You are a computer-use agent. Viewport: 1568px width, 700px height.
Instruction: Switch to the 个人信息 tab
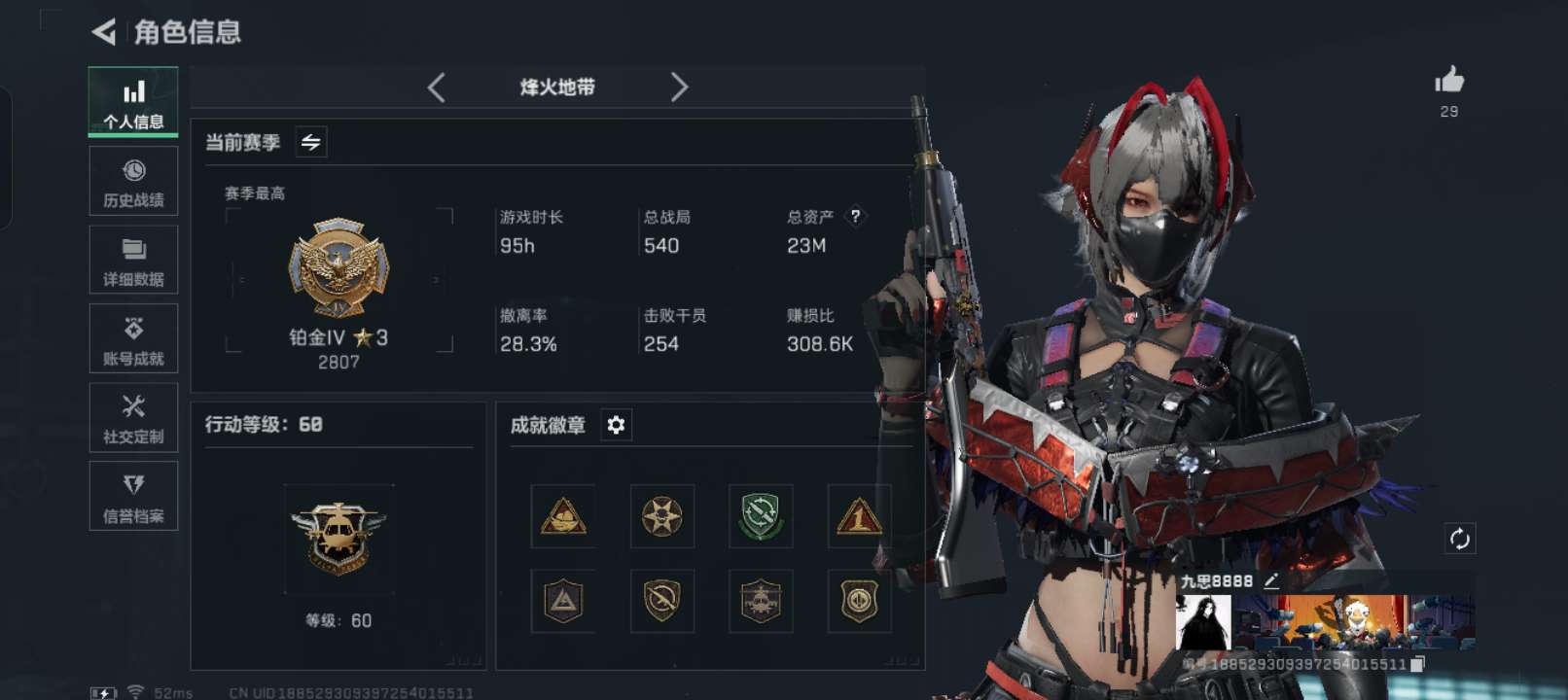coord(133,102)
